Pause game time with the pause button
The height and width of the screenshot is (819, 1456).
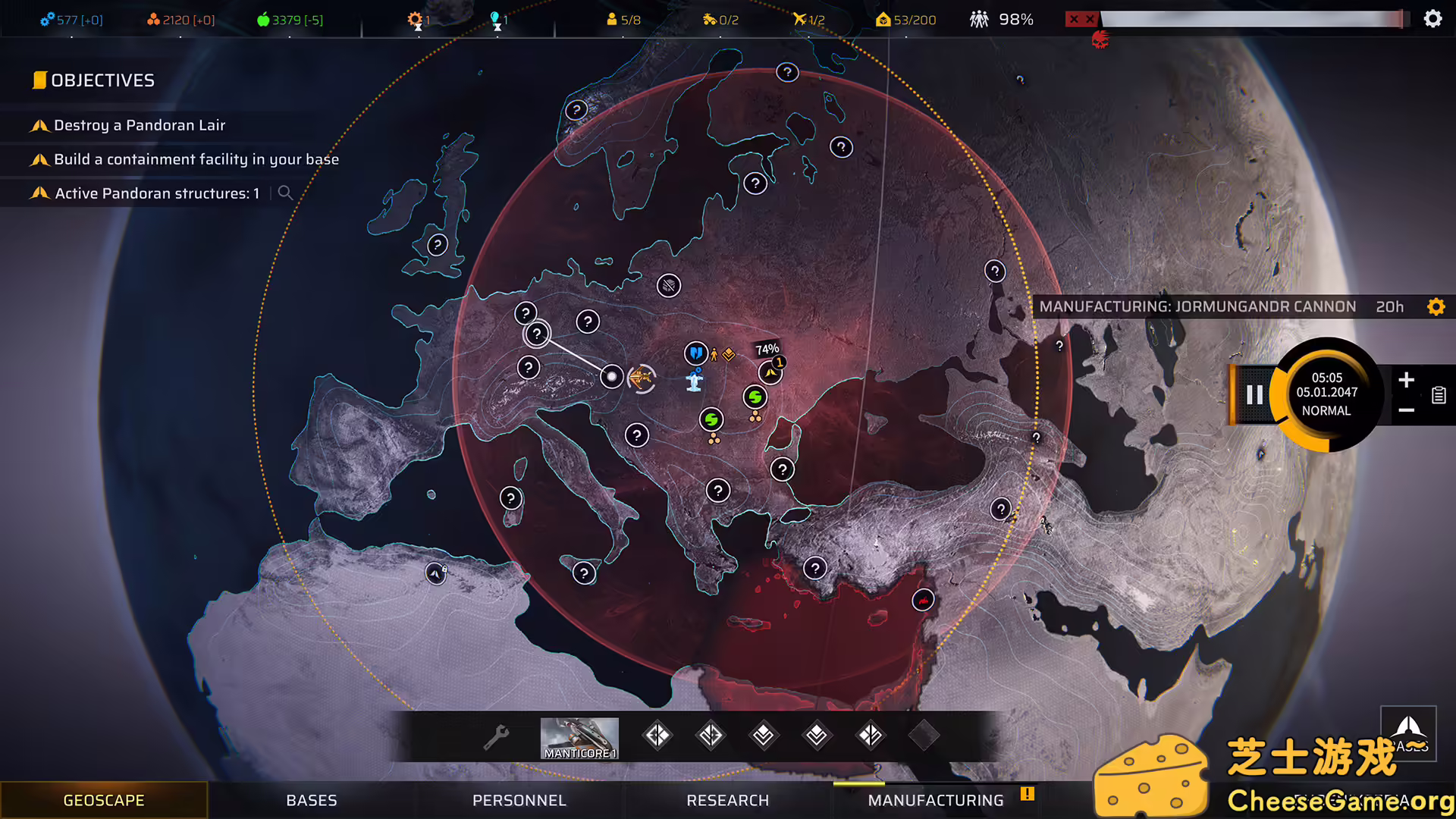(x=1254, y=394)
